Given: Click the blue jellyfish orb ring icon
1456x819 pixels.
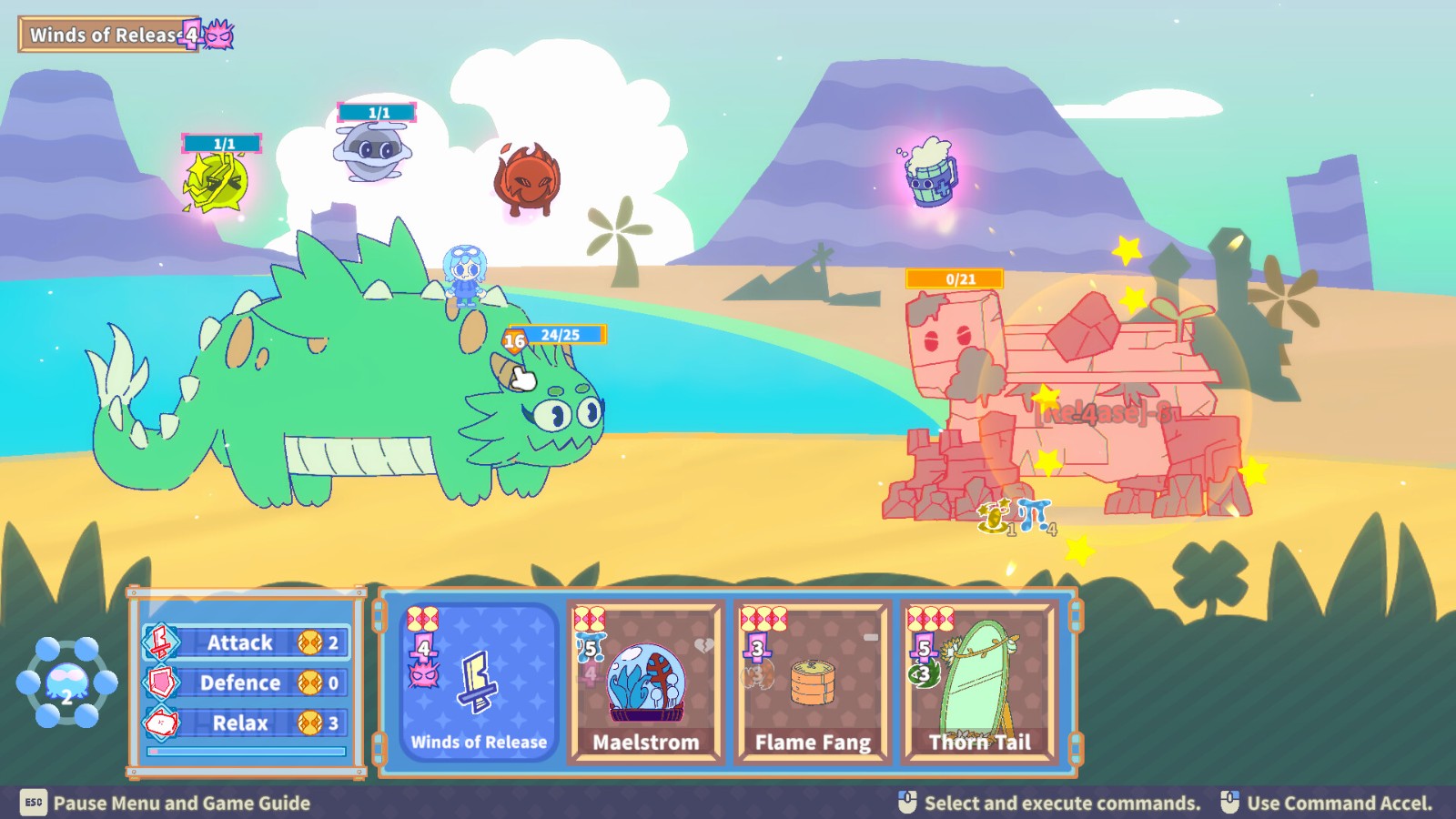Looking at the screenshot, I should point(66,682).
